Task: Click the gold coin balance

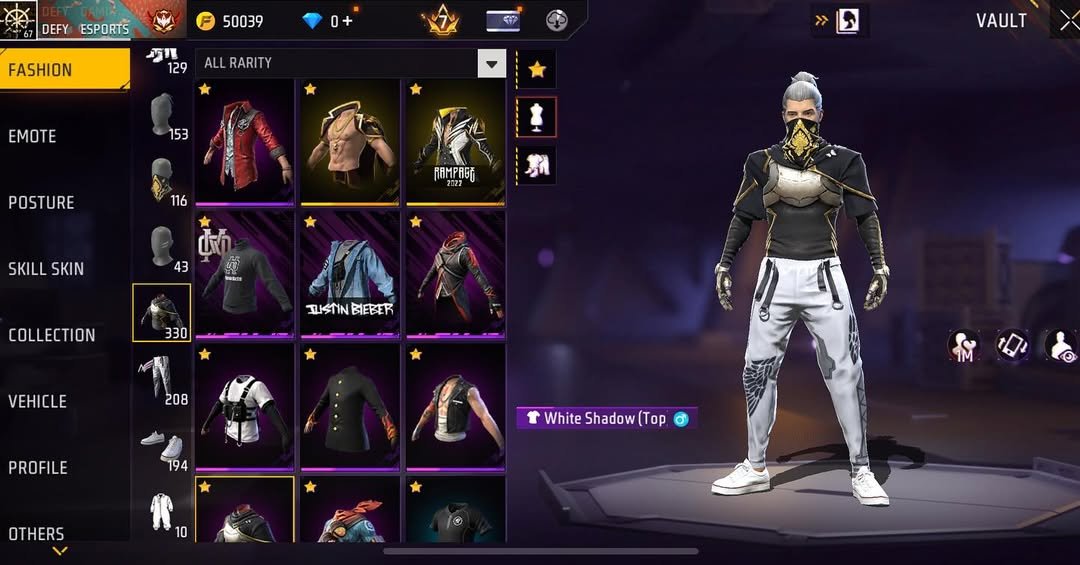Action: coord(230,21)
